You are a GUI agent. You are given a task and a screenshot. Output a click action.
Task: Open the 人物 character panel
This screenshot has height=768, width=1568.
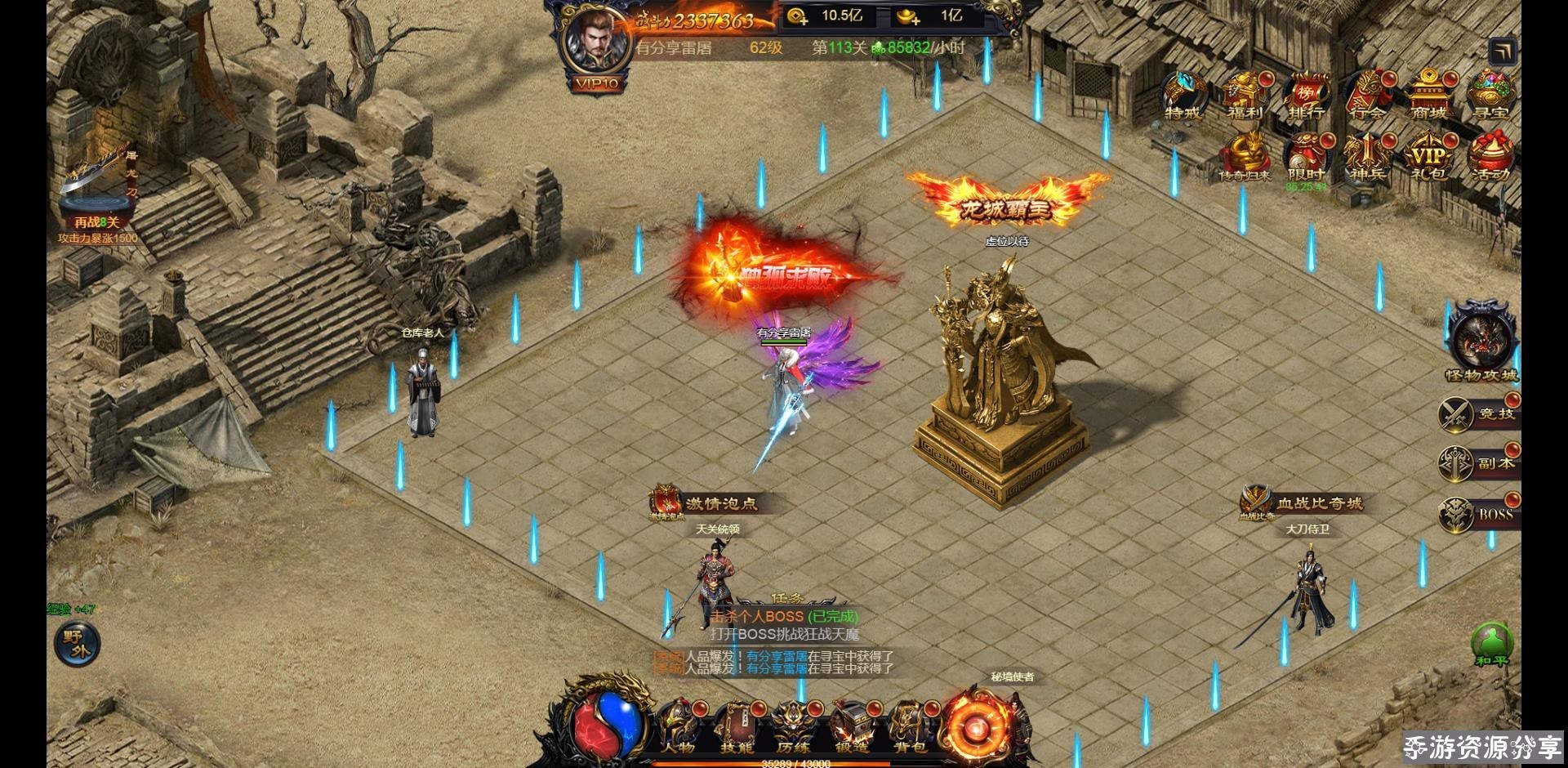tap(679, 726)
